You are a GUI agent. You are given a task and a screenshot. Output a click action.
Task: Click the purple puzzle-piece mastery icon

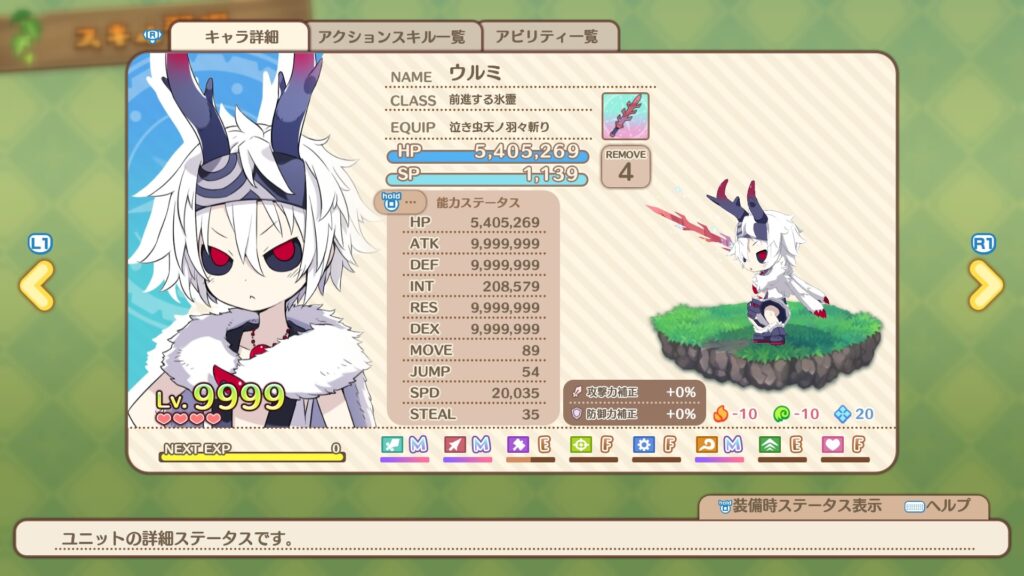[518, 444]
